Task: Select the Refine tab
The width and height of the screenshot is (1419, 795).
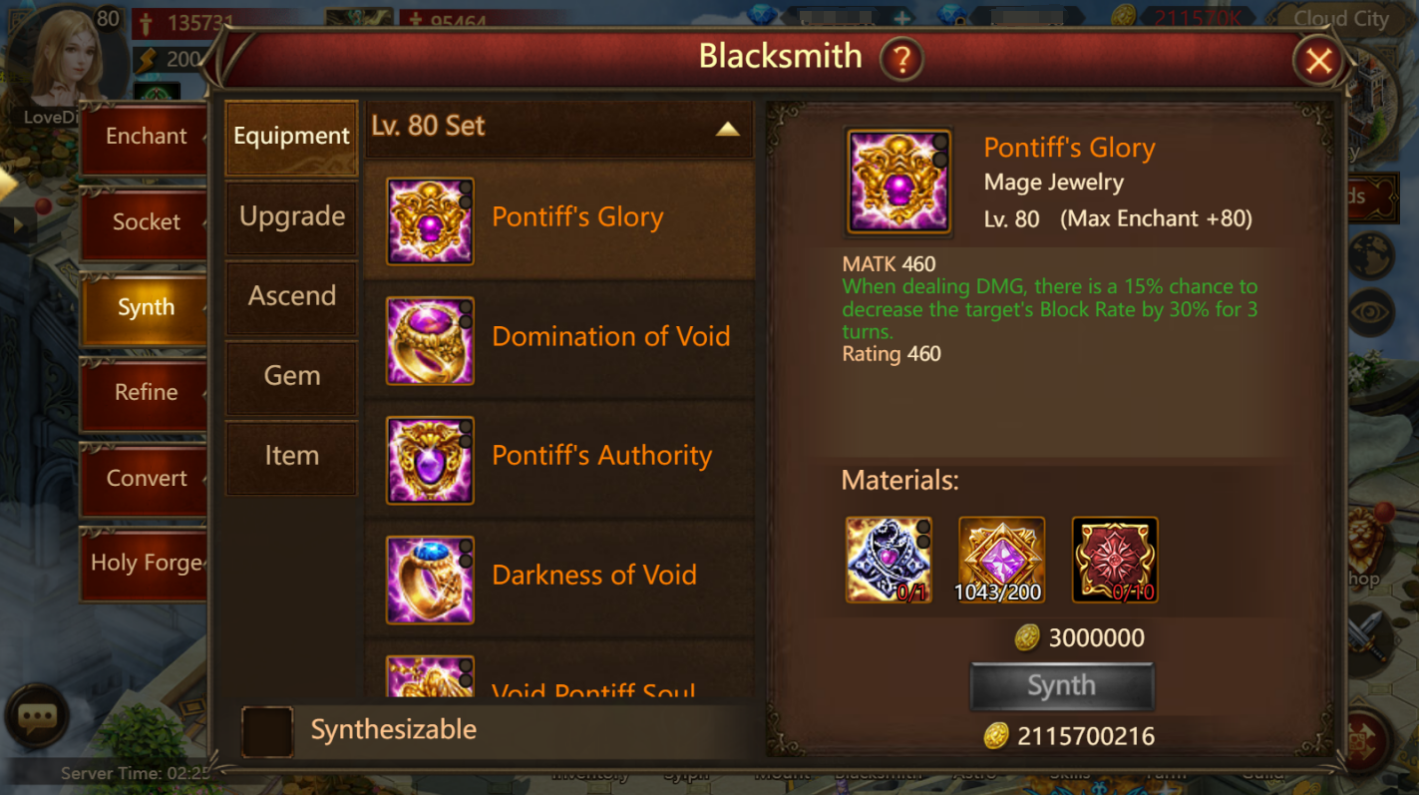Action: tap(146, 392)
